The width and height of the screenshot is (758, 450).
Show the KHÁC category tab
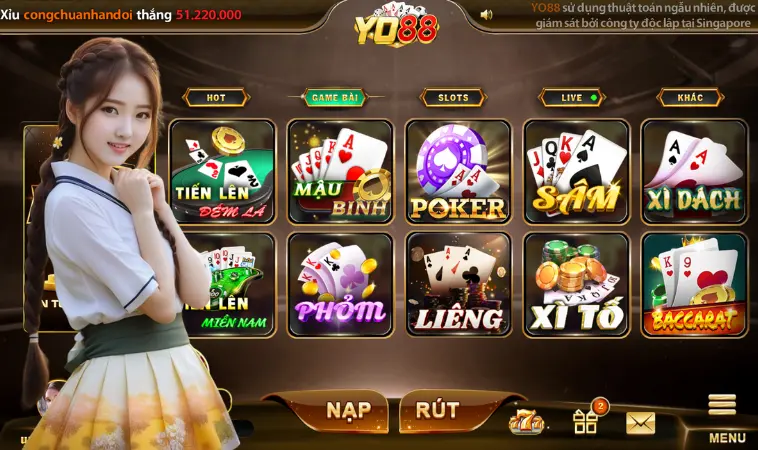click(690, 98)
